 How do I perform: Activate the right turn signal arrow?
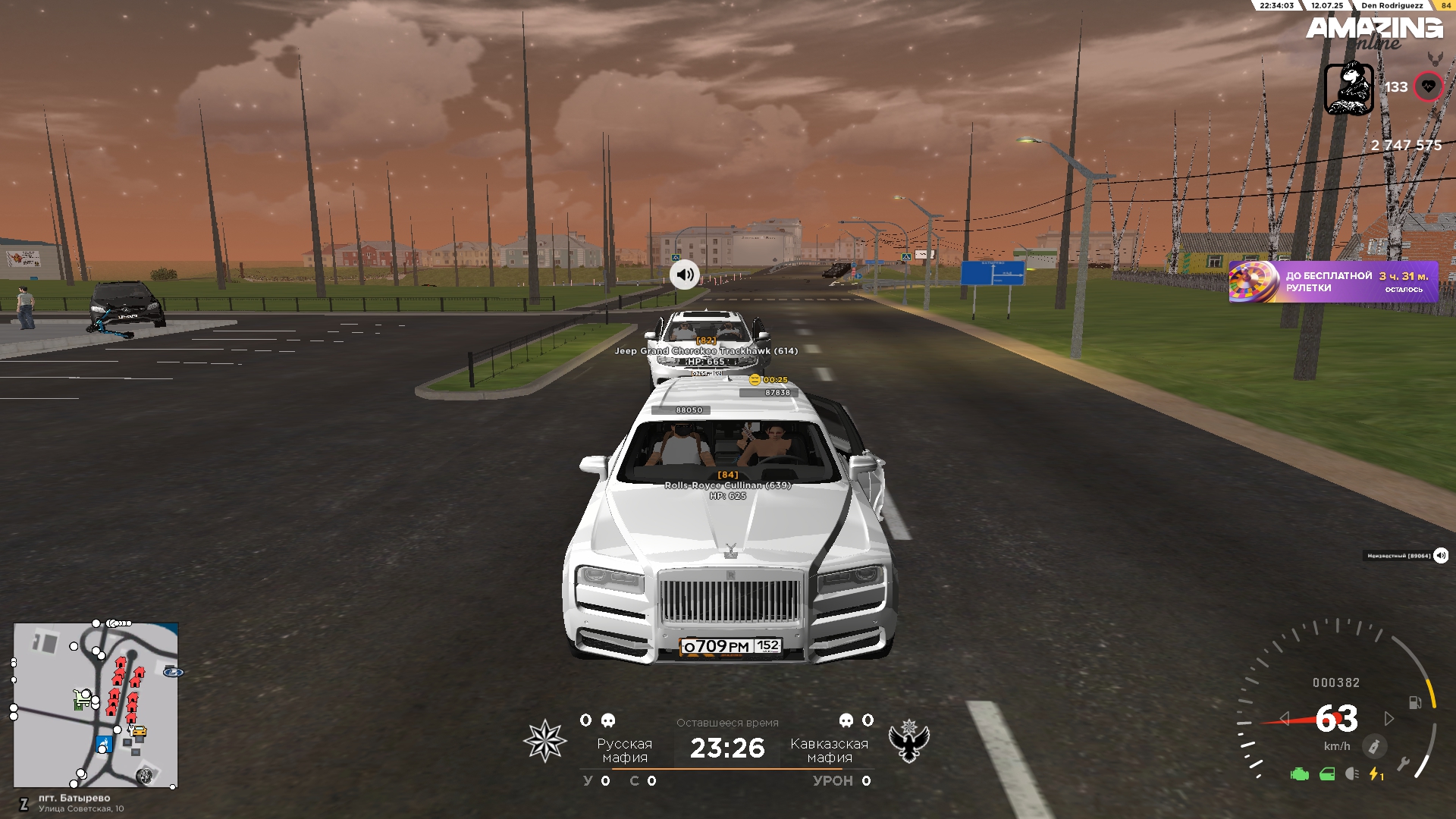[1389, 718]
